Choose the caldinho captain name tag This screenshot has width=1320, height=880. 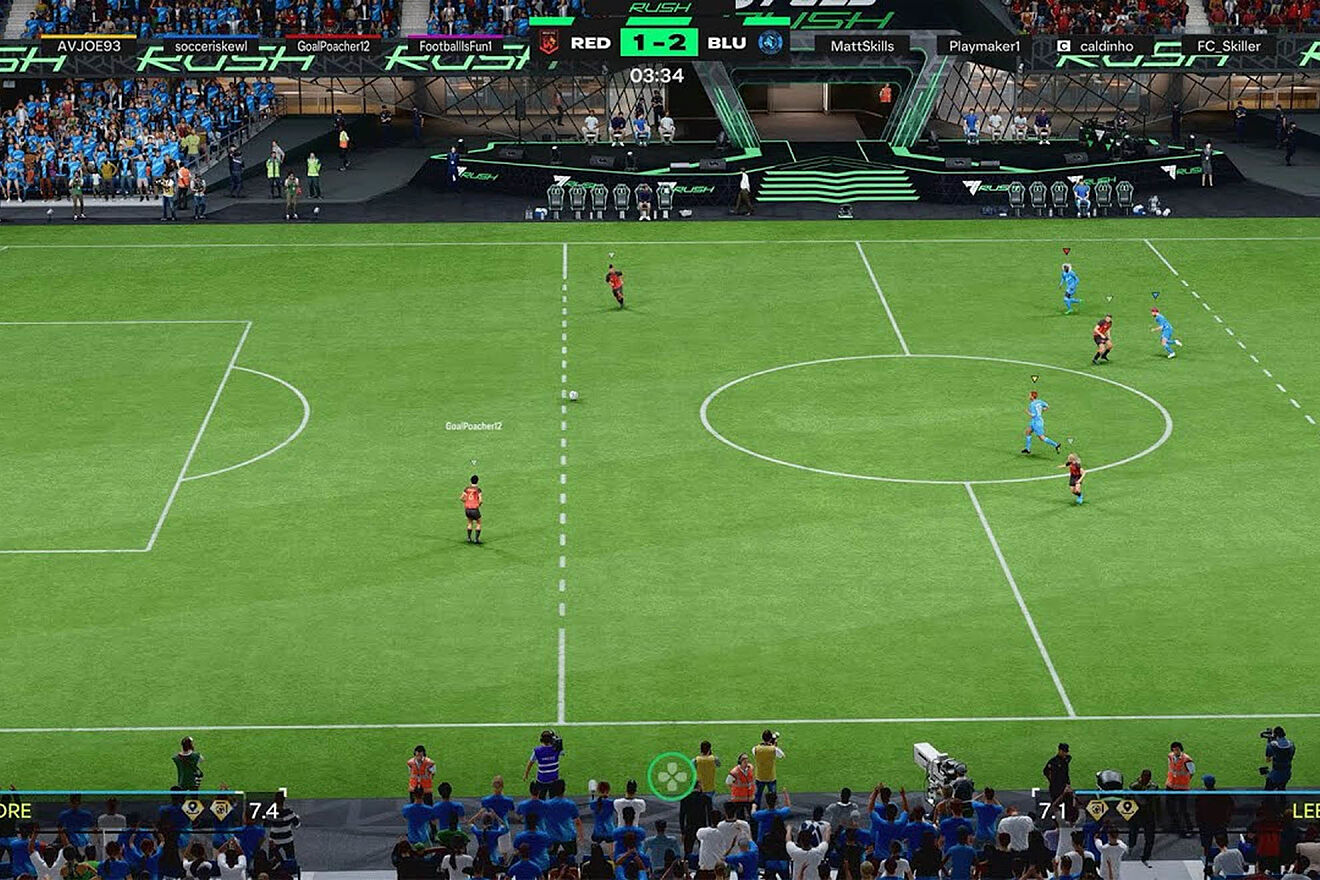(x=1104, y=46)
